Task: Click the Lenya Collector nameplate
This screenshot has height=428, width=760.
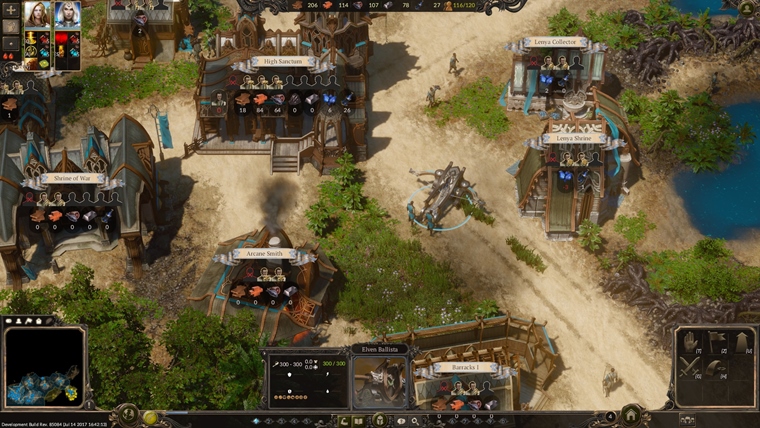Action: [x=554, y=44]
